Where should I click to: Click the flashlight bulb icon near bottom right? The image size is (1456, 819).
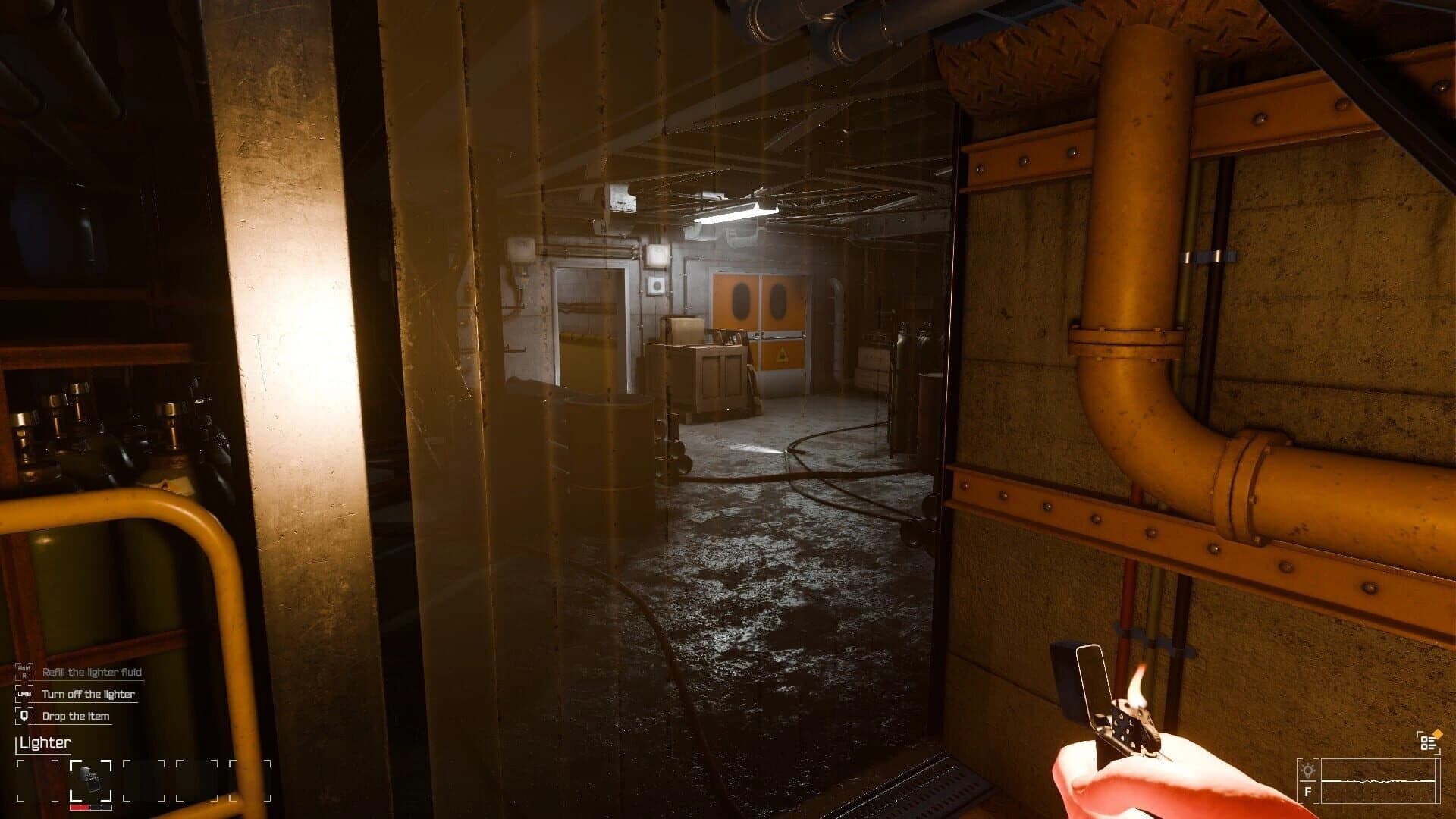(1307, 770)
